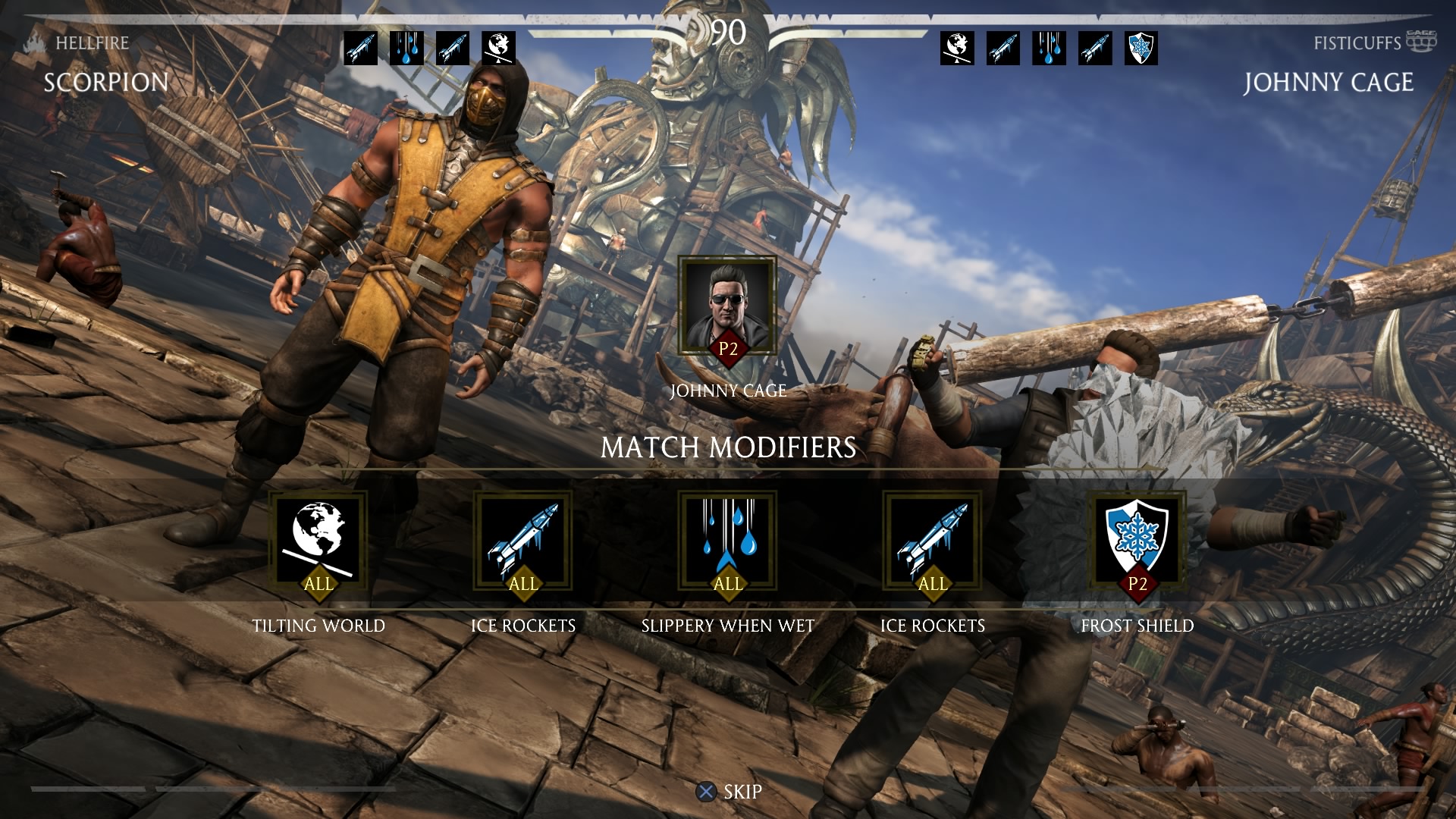Screen dimensions: 1456x819
Task: Choose the large Slippery When Wet modifier tile
Action: pos(727,540)
